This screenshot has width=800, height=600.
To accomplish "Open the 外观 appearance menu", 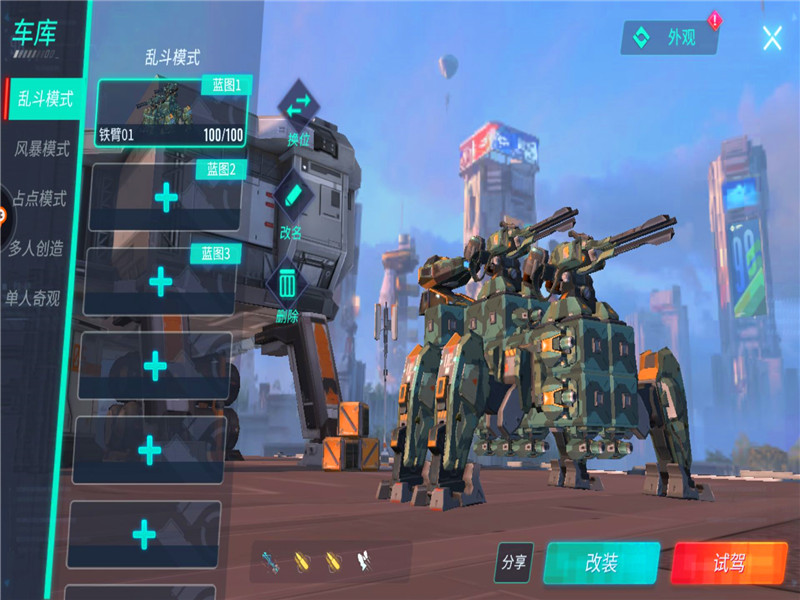I will [x=672, y=38].
